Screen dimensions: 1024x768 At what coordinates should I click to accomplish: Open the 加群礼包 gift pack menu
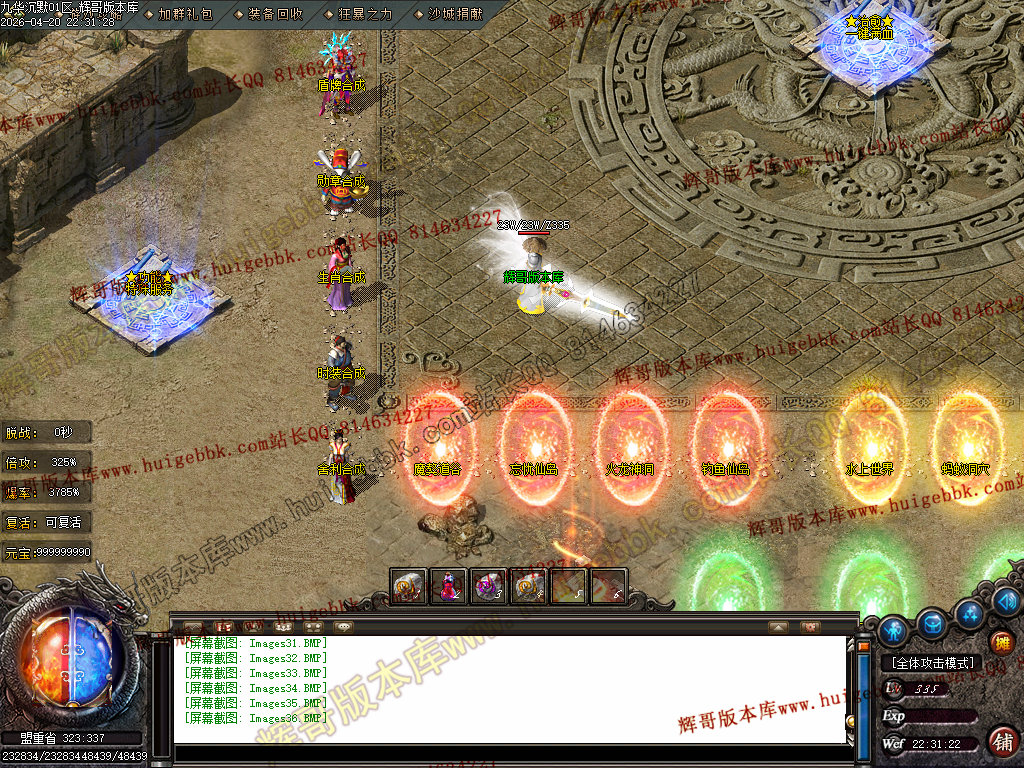(184, 14)
